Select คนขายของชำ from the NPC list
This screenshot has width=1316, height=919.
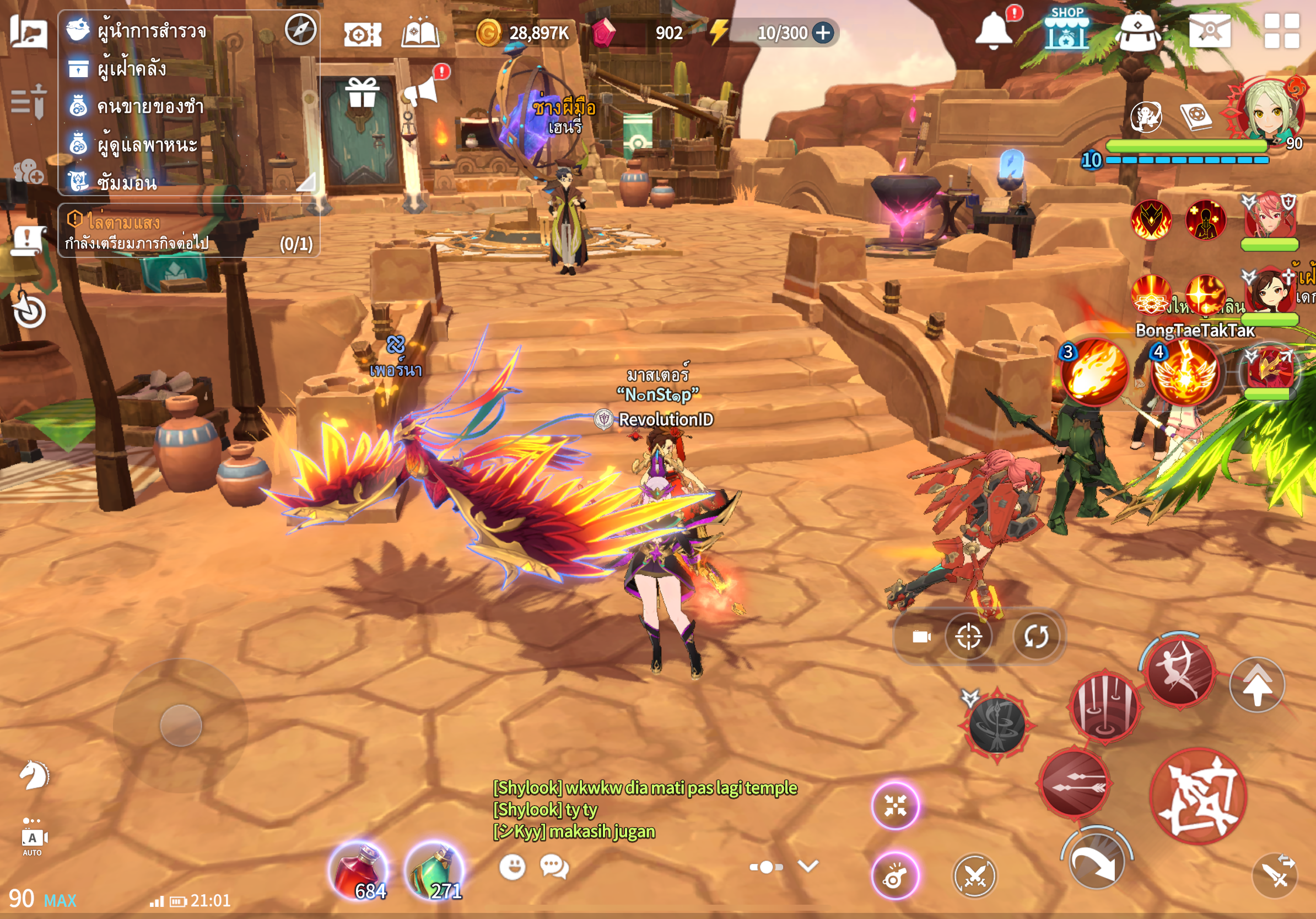(149, 106)
